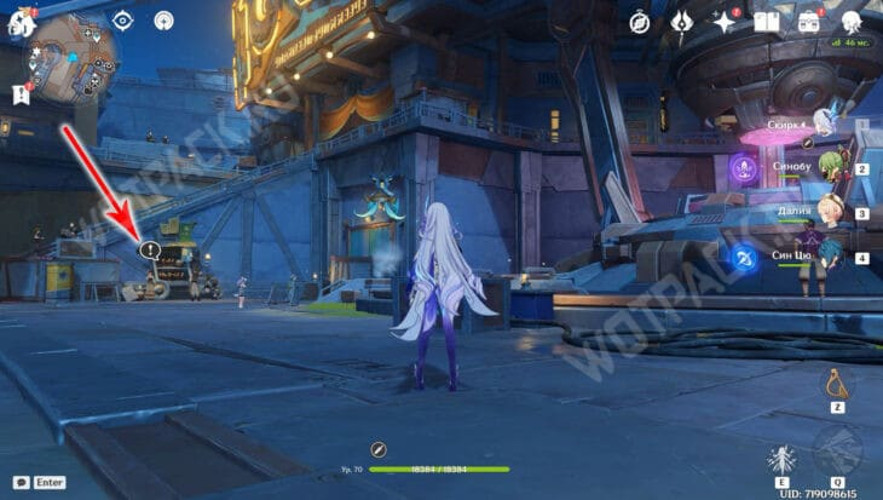
Task: Use the orange gadget icon
Action: (836, 382)
